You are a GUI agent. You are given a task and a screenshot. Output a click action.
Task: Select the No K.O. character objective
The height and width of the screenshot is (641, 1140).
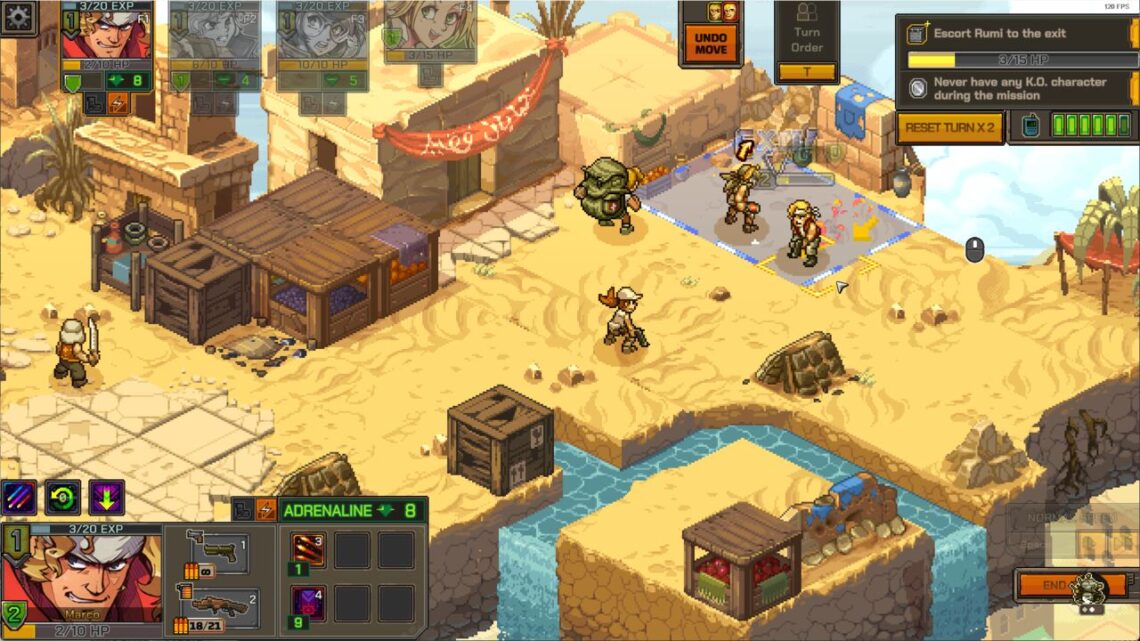click(x=1015, y=89)
